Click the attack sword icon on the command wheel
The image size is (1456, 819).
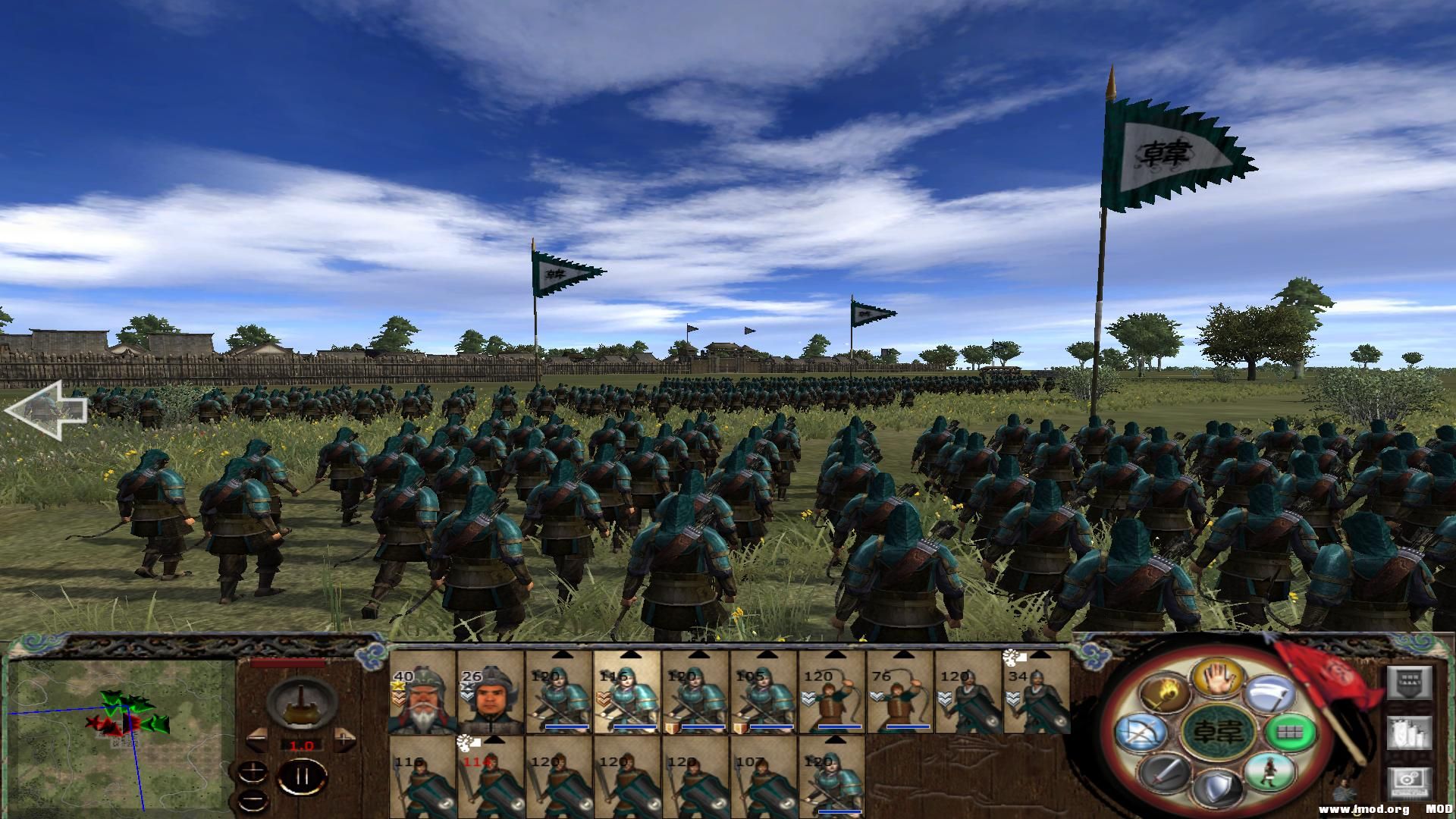point(1165,773)
